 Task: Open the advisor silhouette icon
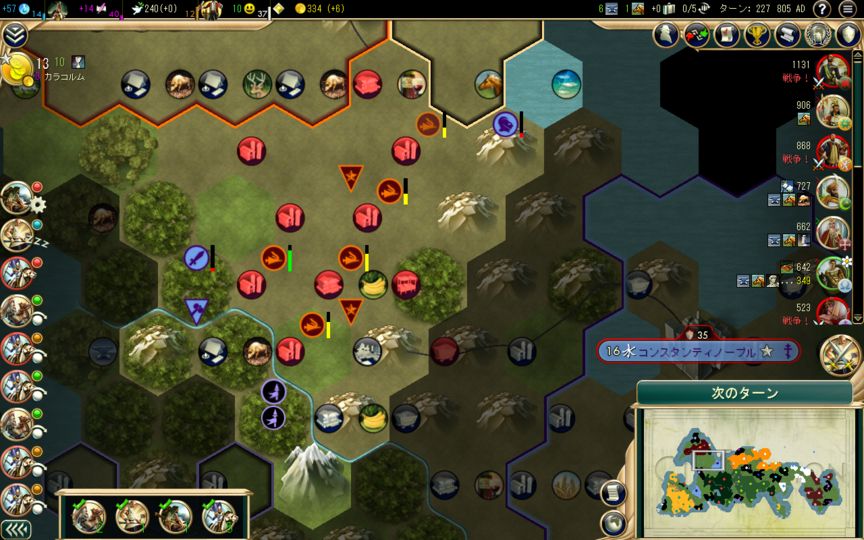click(666, 36)
